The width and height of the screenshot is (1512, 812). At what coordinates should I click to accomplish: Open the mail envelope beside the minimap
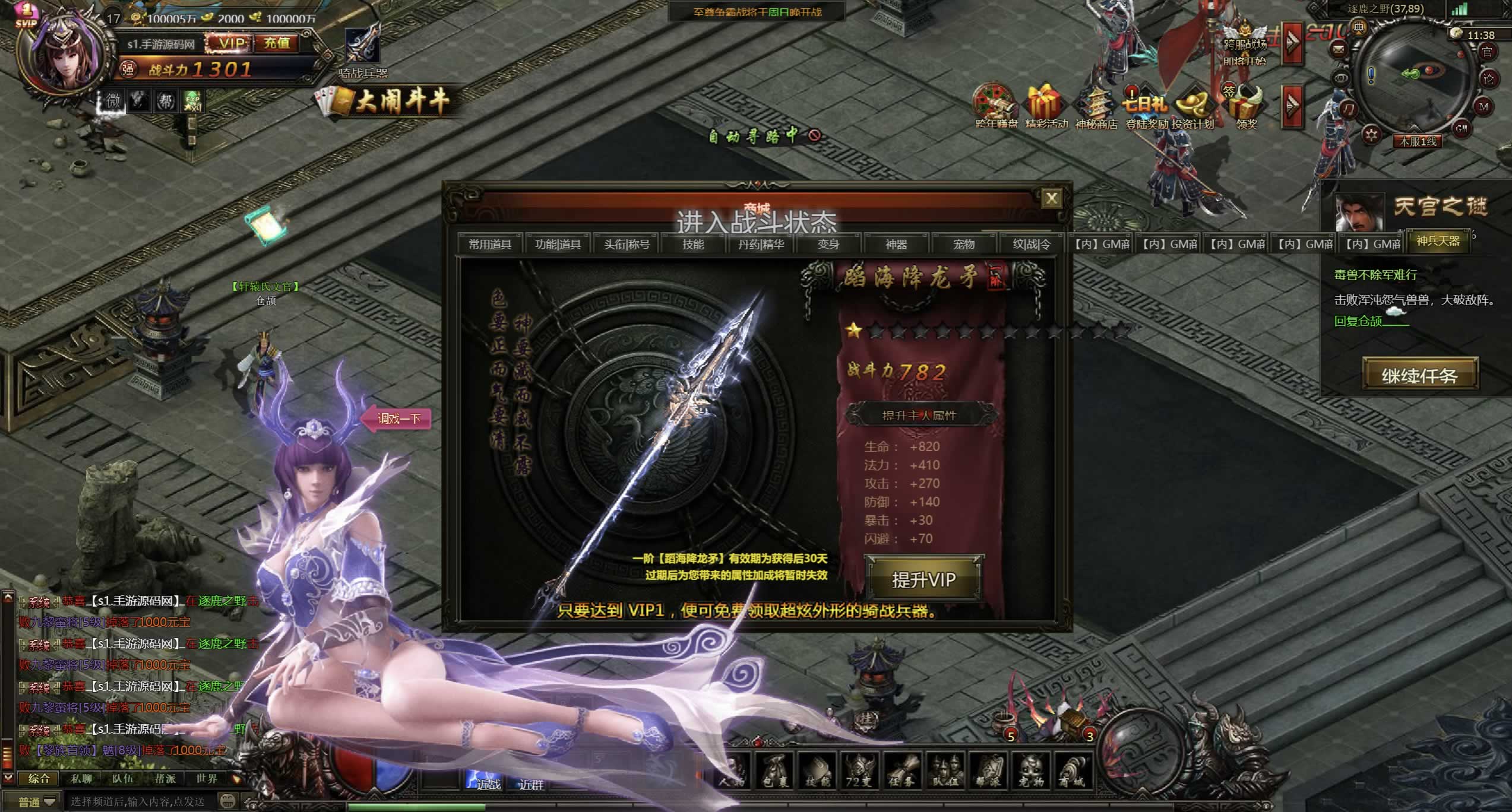pos(1339,48)
